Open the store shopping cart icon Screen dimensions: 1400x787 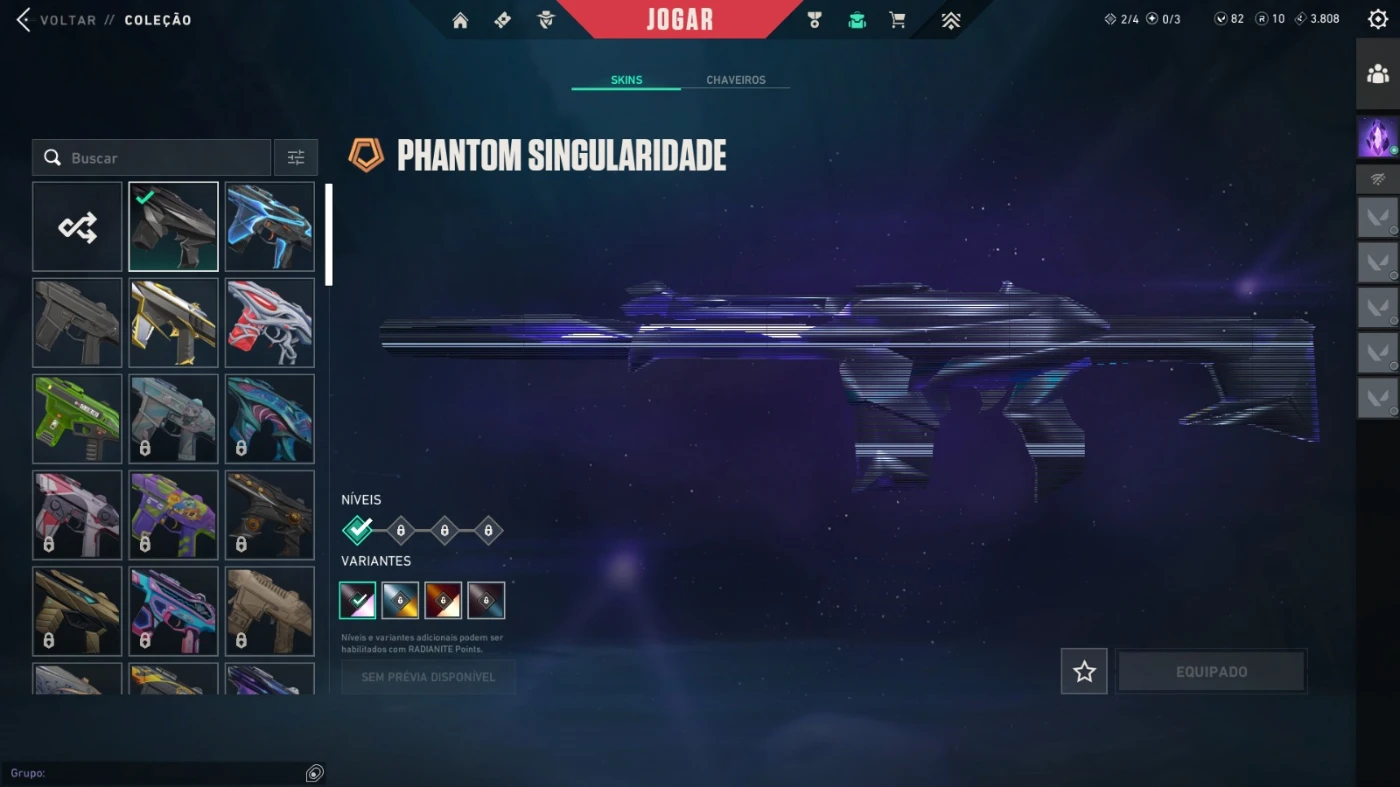pyautogui.click(x=897, y=20)
